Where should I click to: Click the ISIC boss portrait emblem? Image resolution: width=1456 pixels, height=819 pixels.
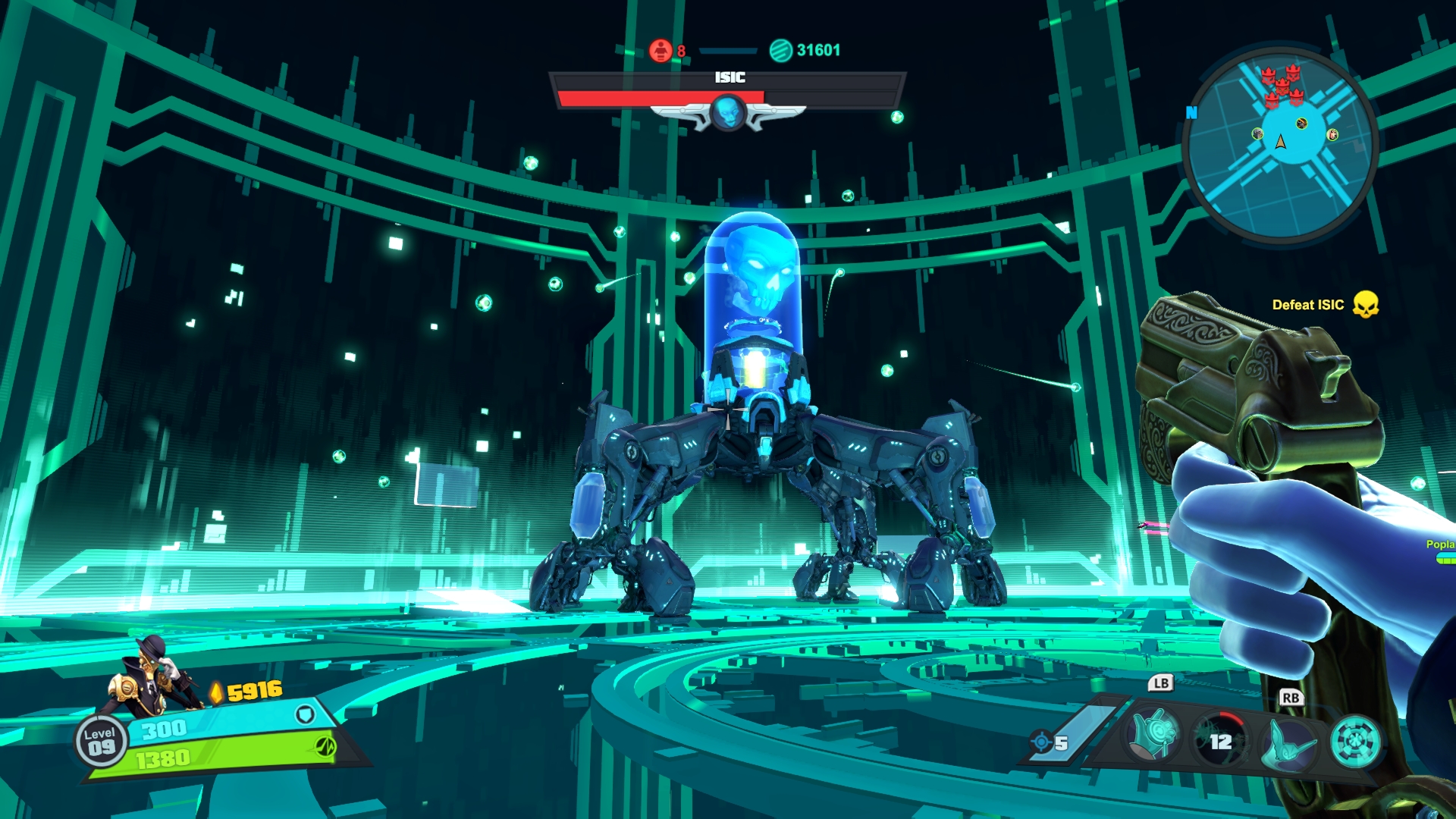pos(728,113)
